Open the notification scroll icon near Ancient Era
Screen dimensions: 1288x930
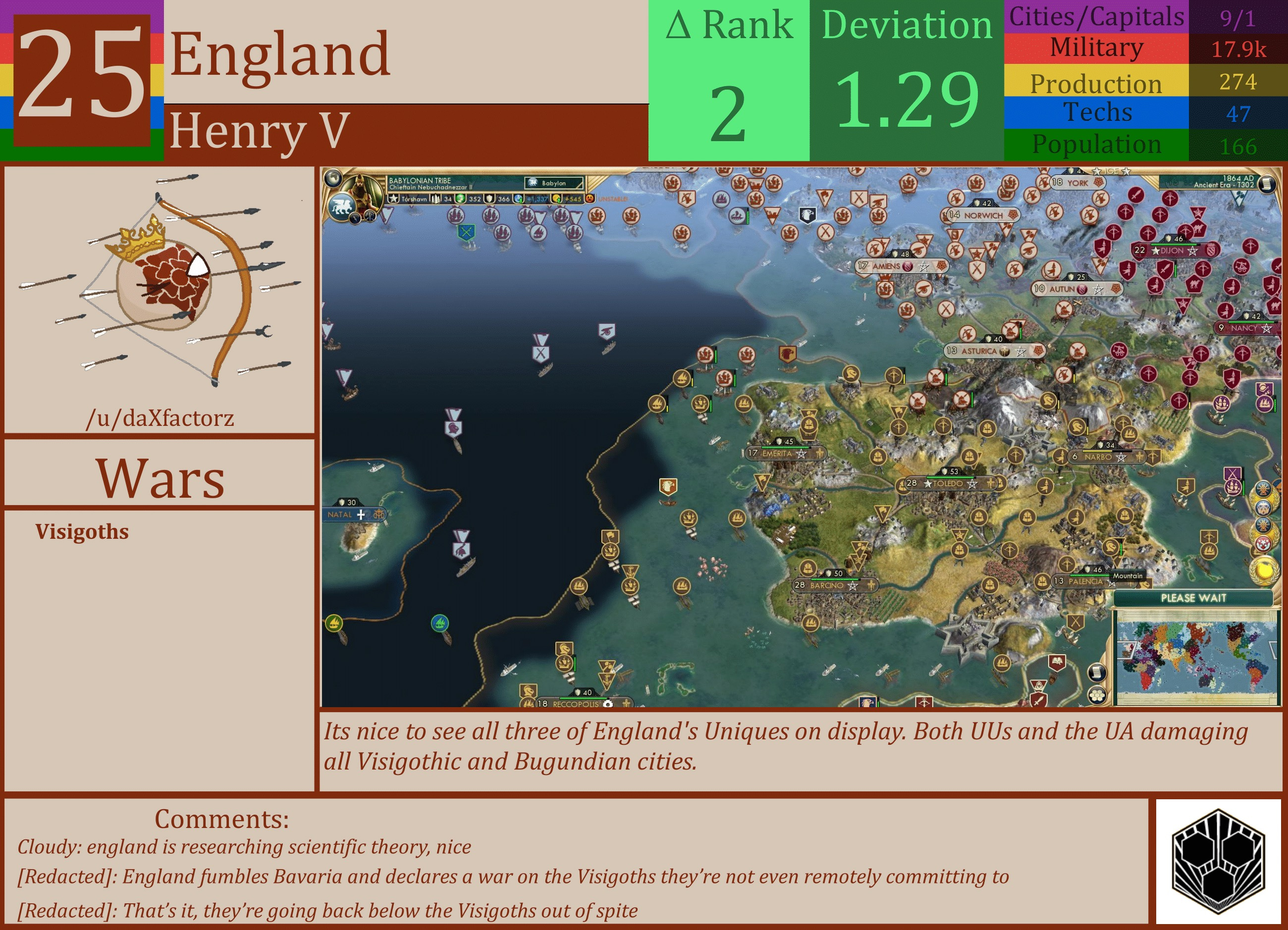1268,184
